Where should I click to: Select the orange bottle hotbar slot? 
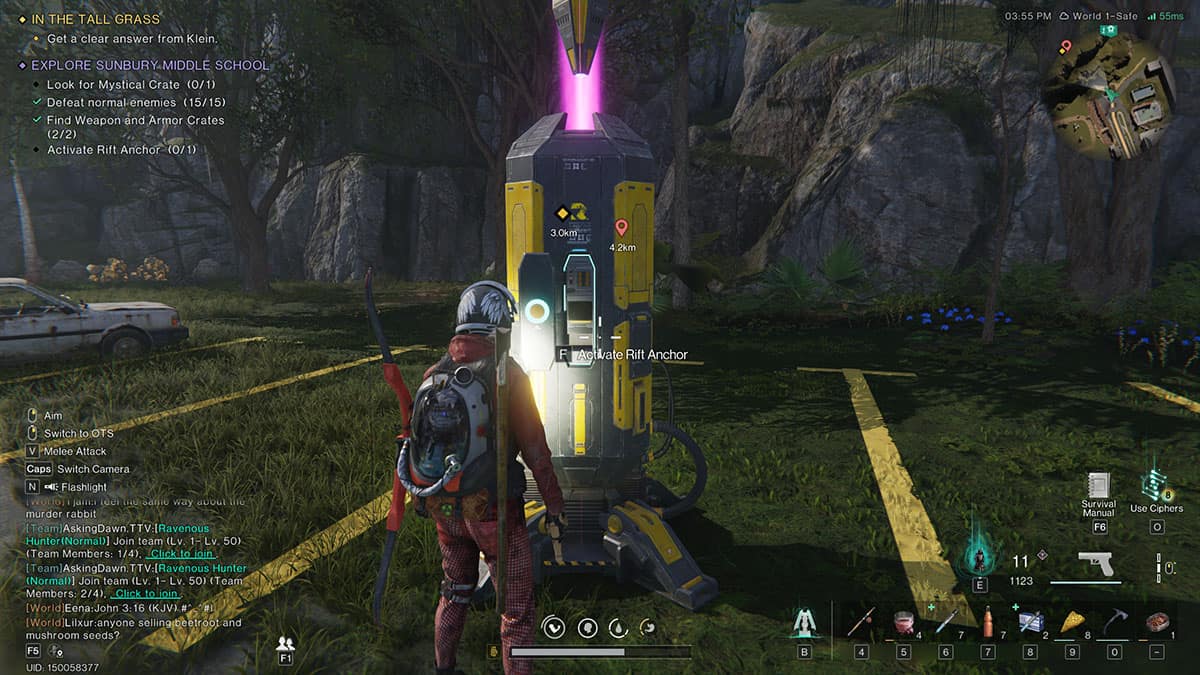tap(988, 622)
